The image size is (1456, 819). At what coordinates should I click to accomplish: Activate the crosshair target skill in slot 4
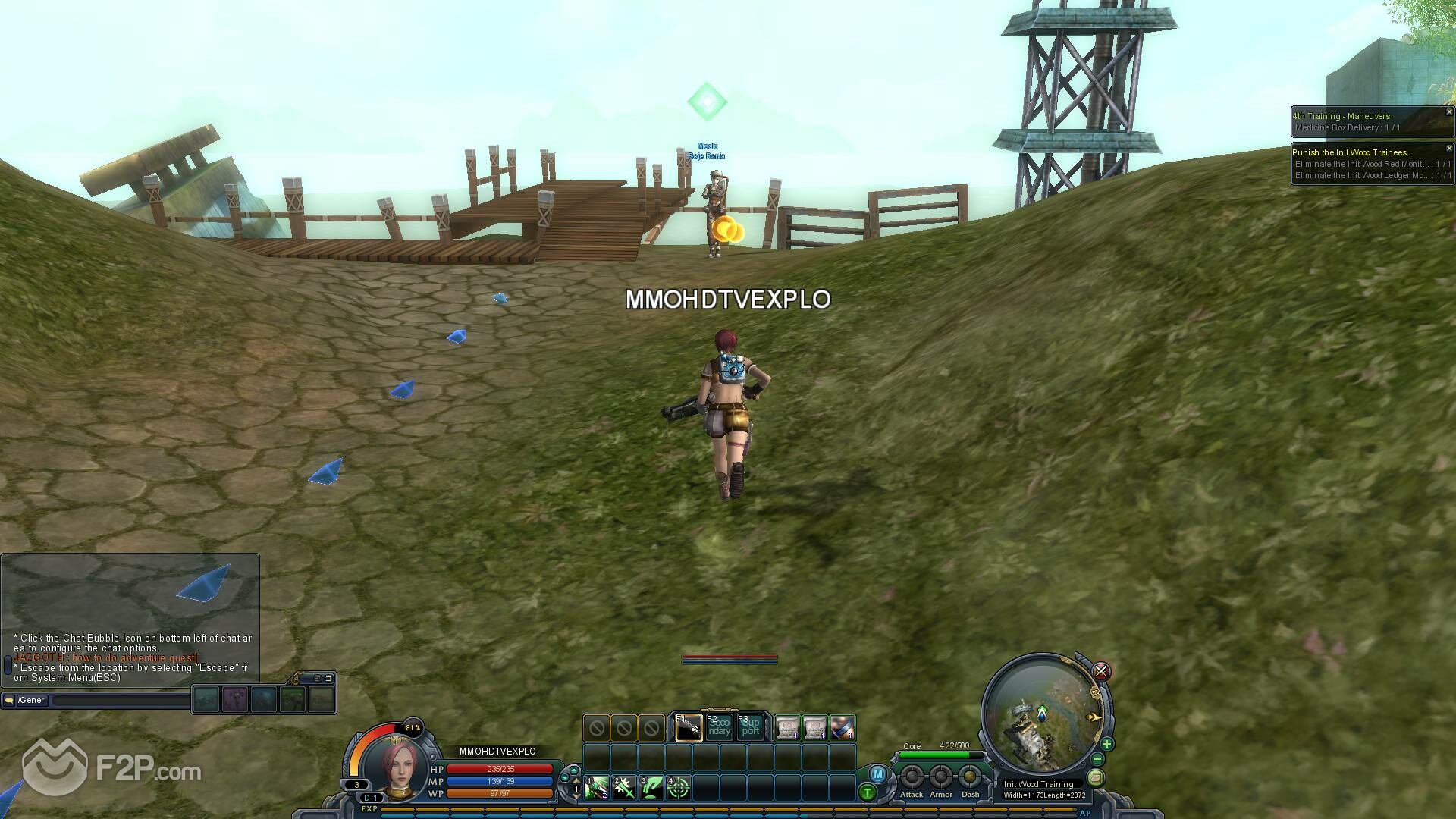(678, 788)
